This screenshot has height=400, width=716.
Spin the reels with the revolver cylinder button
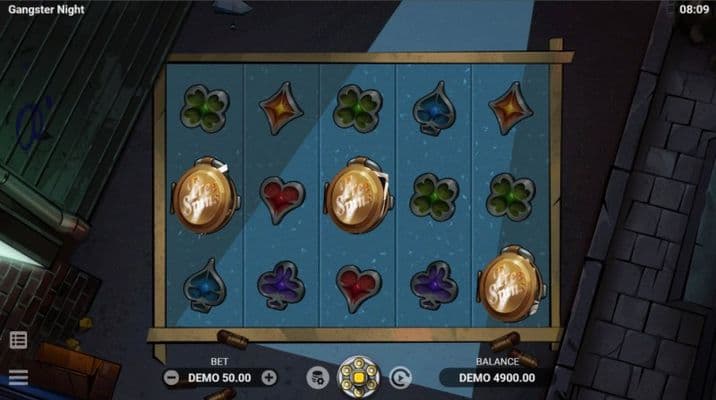[357, 376]
